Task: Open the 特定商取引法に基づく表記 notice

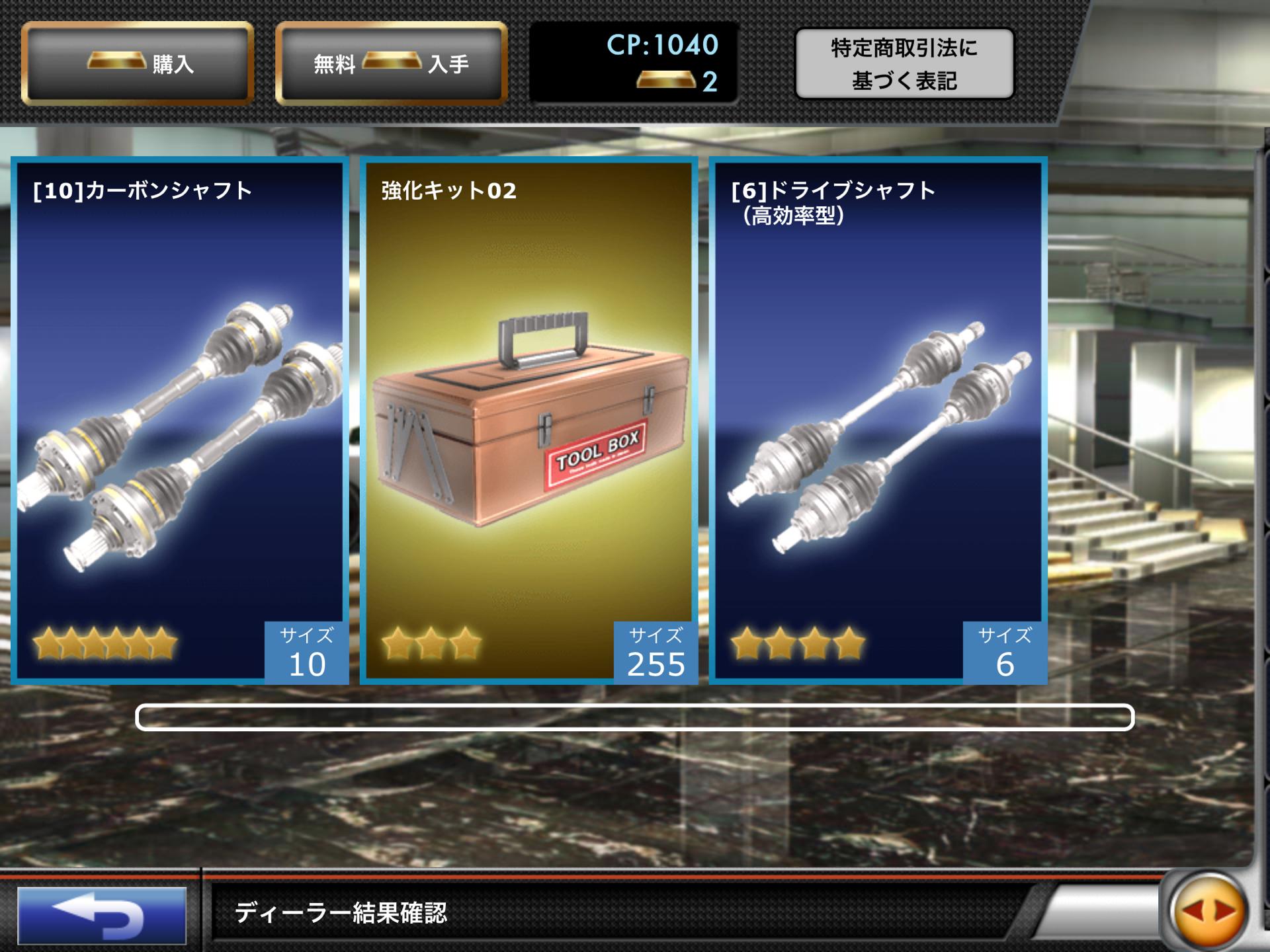Action: pyautogui.click(x=904, y=64)
